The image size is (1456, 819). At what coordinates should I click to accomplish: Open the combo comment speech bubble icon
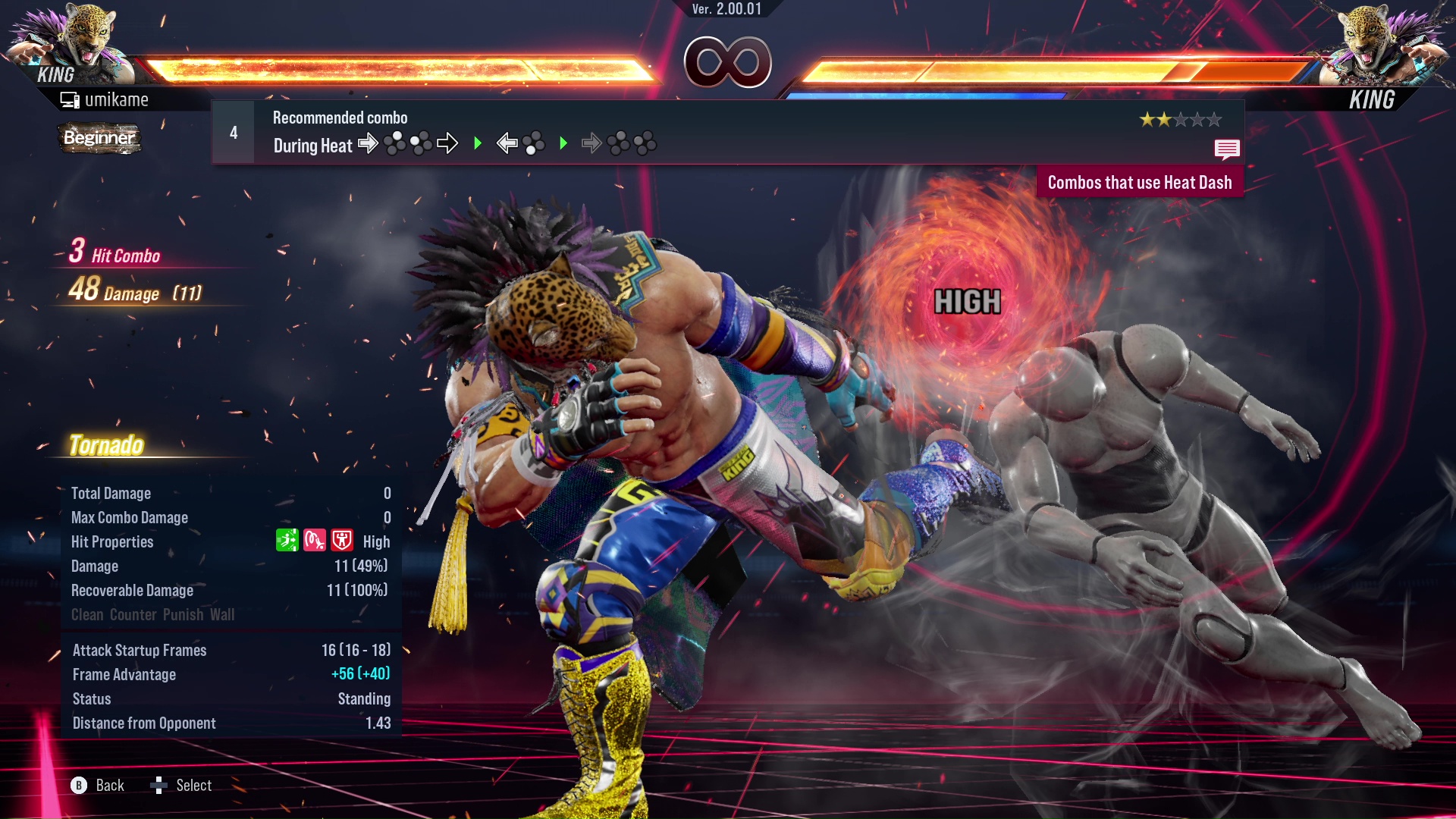[x=1226, y=149]
